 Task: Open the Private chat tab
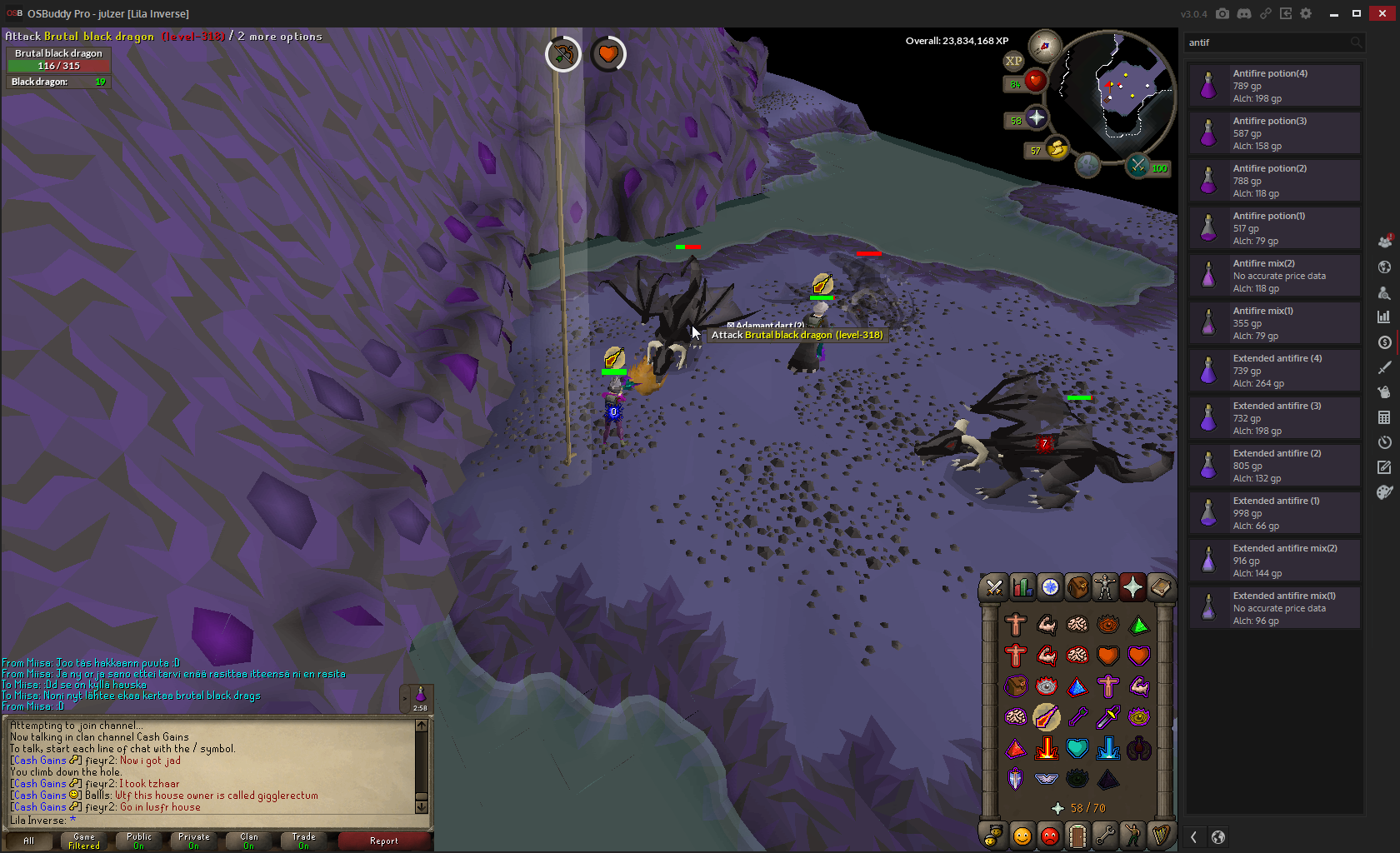(194, 841)
